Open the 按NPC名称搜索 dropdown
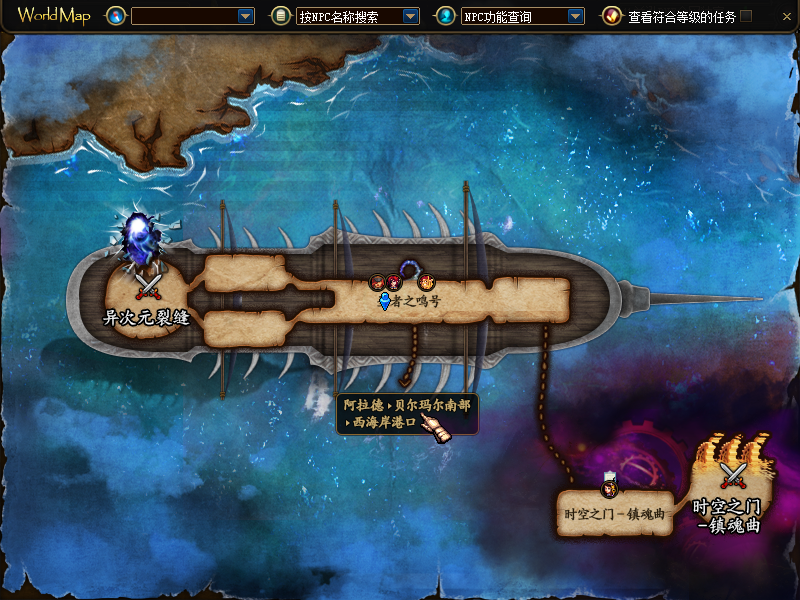Viewport: 800px width, 600px height. [x=410, y=16]
